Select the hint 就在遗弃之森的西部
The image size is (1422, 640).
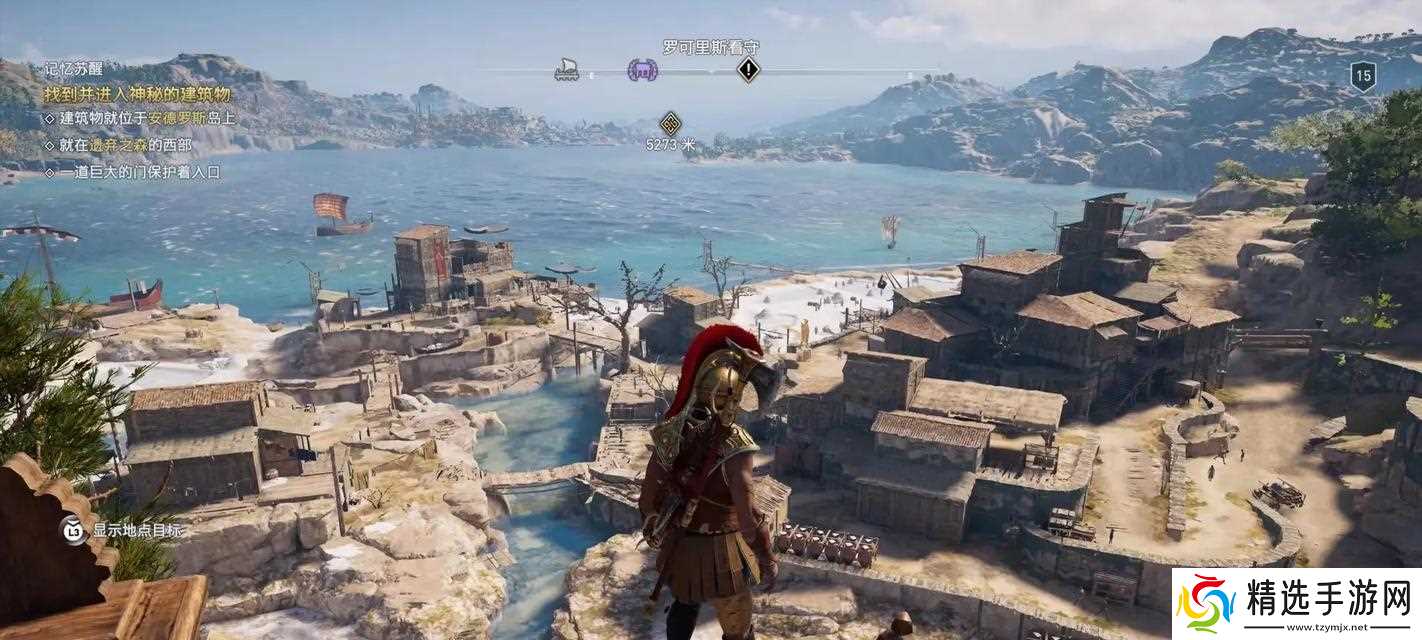(x=125, y=145)
